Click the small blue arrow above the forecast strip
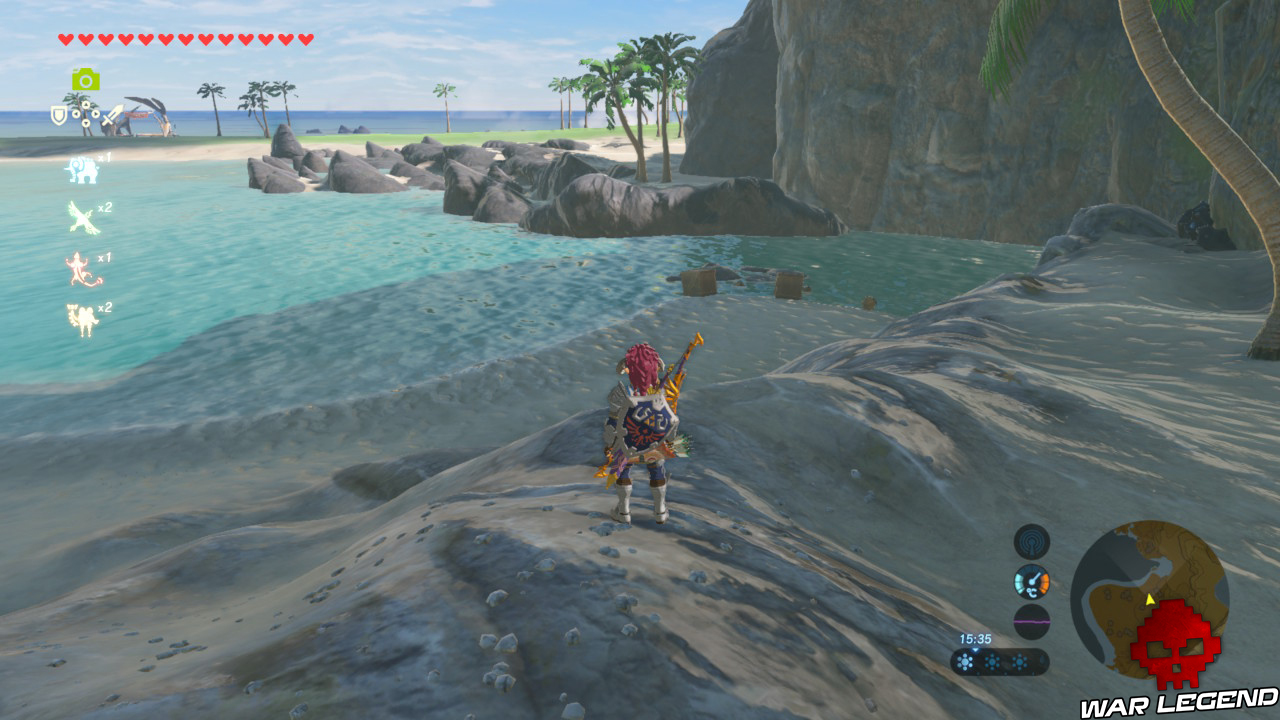Viewport: 1280px width, 720px height. (x=975, y=650)
